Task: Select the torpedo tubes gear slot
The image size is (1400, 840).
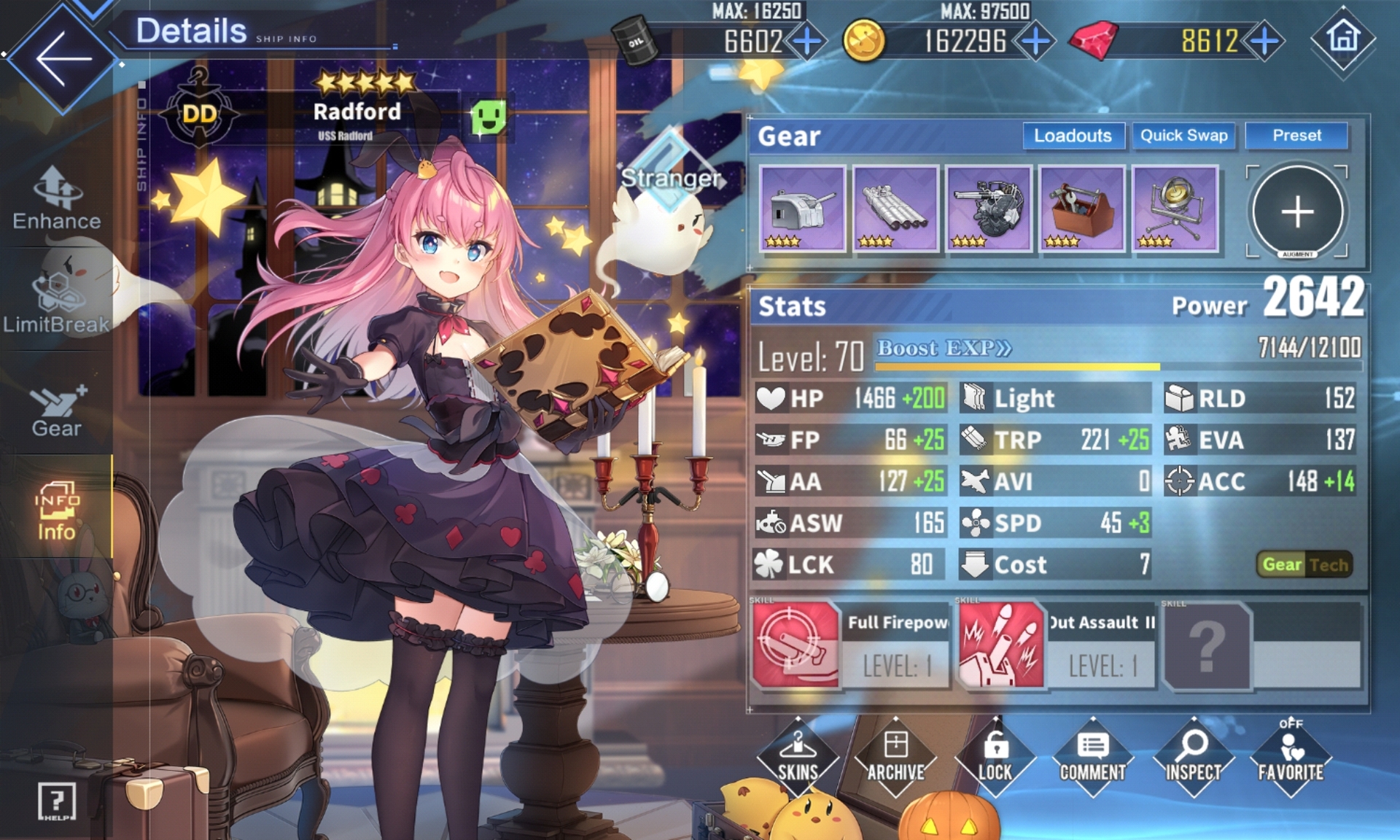Action: click(895, 209)
